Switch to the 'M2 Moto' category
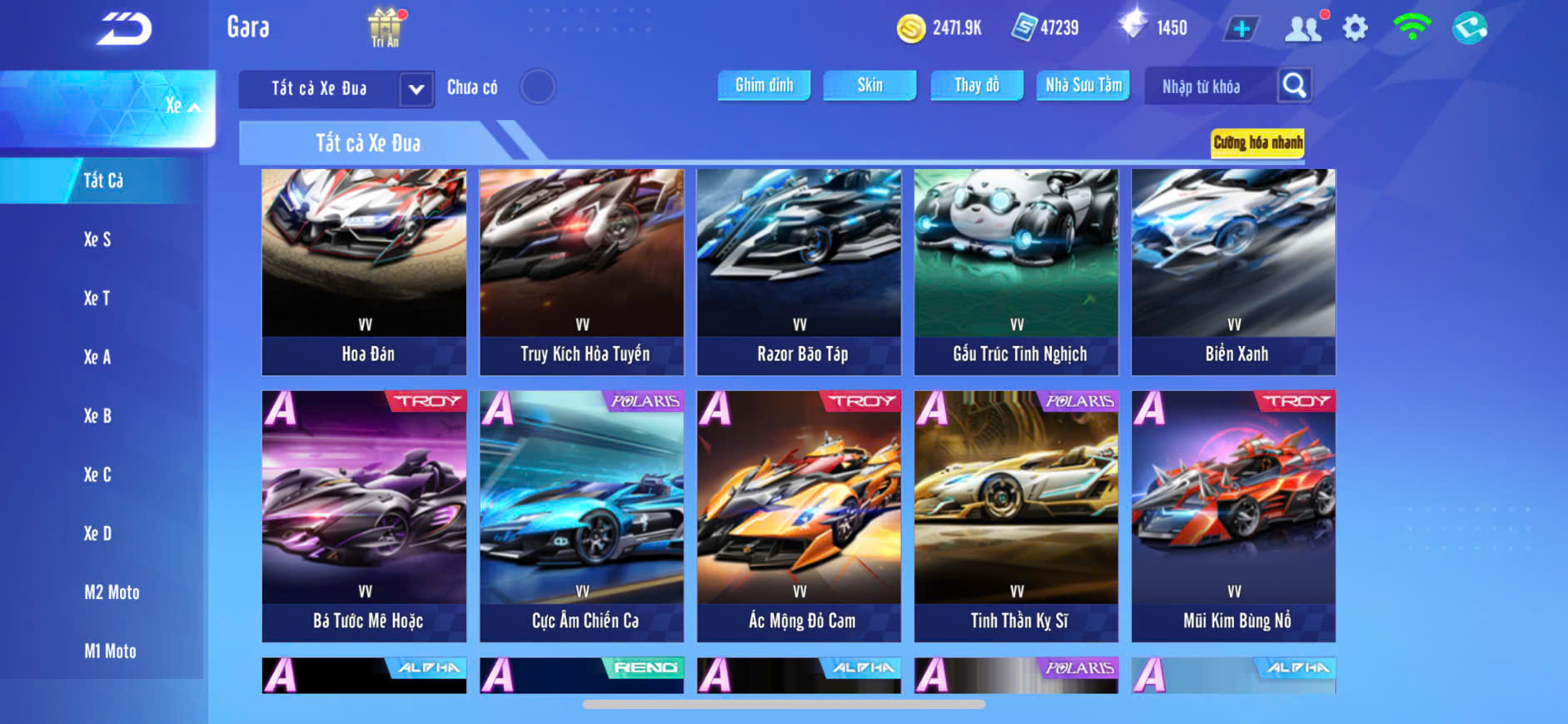 [112, 593]
